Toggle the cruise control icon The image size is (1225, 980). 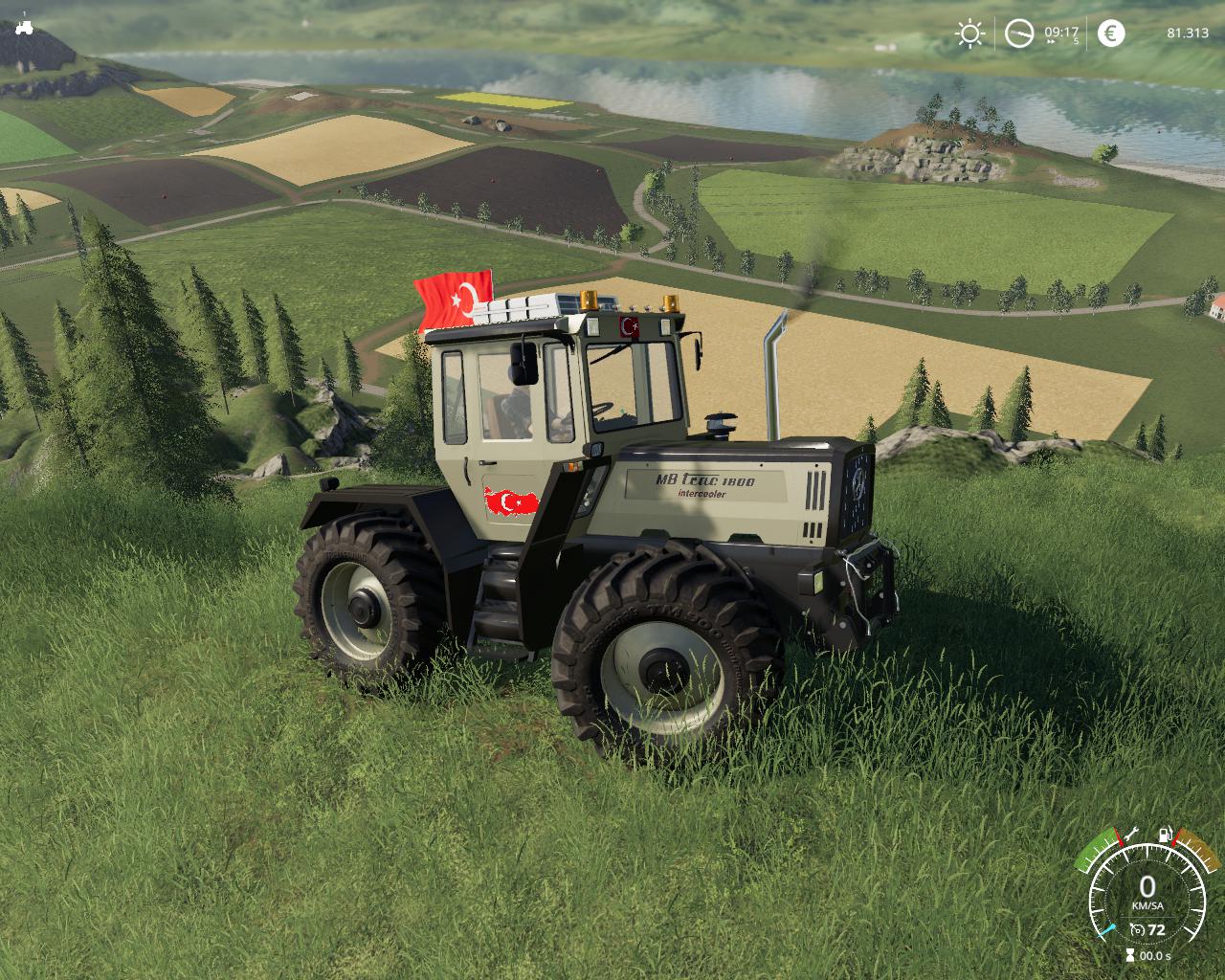tap(1136, 929)
